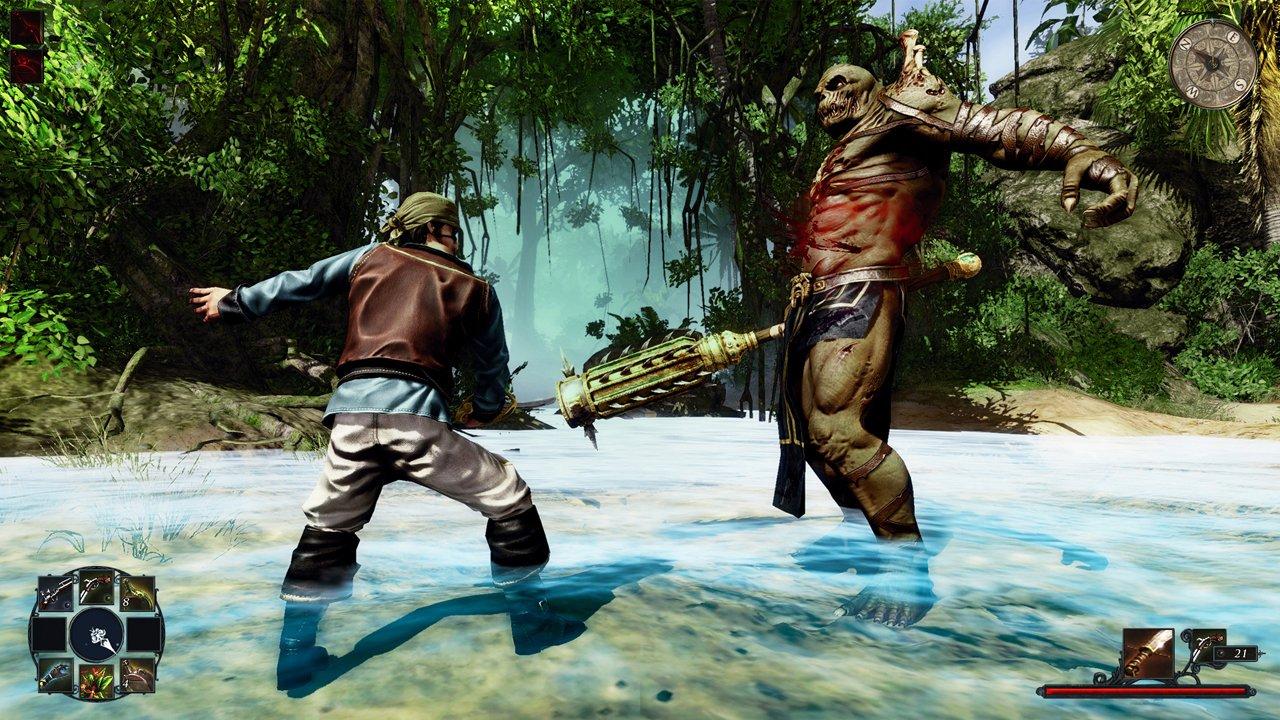The image size is (1280, 720).
Task: Select the healing herb on the item wheel
Action: click(x=97, y=680)
